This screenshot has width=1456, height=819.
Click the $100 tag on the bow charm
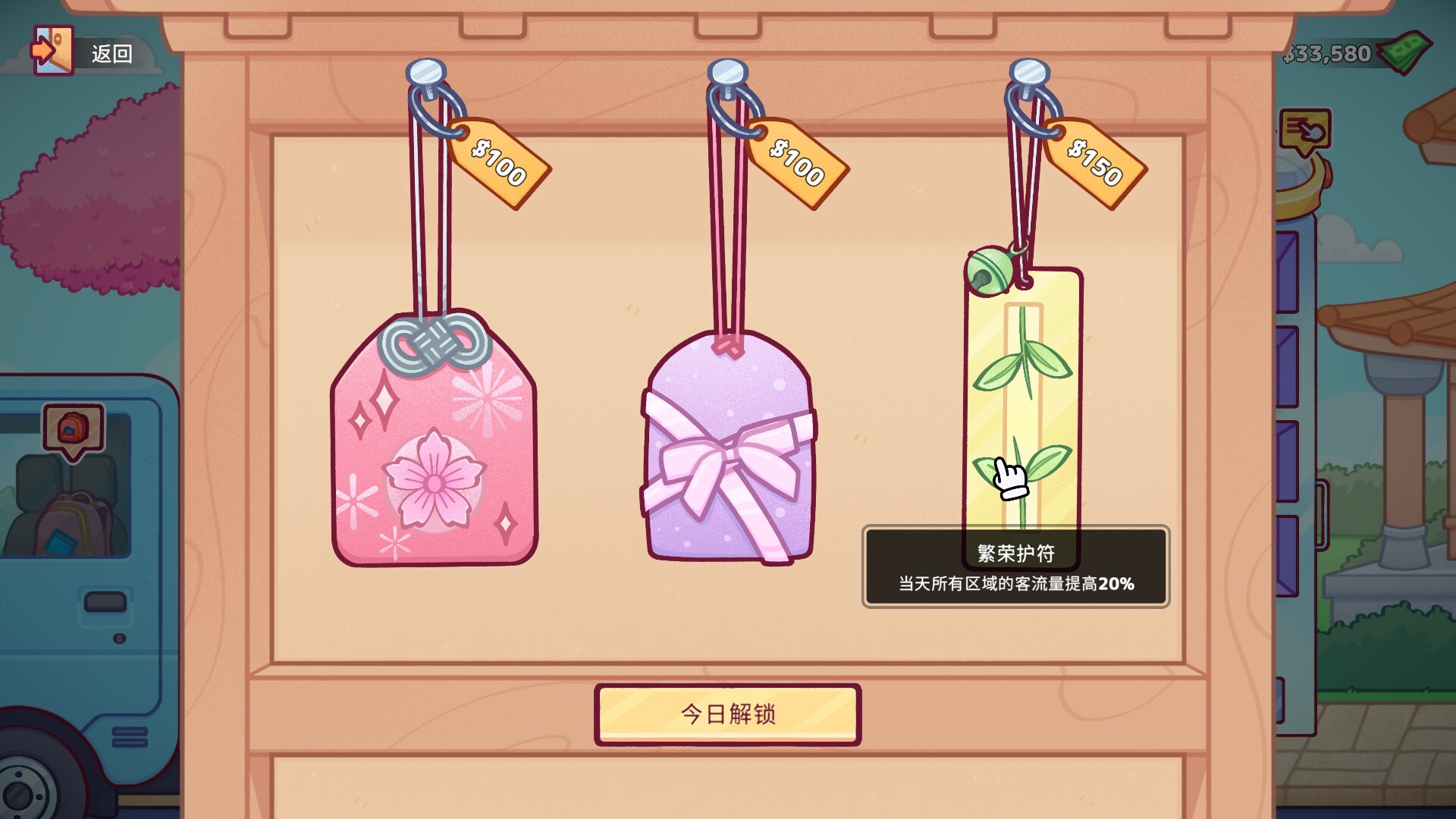pyautogui.click(x=796, y=163)
